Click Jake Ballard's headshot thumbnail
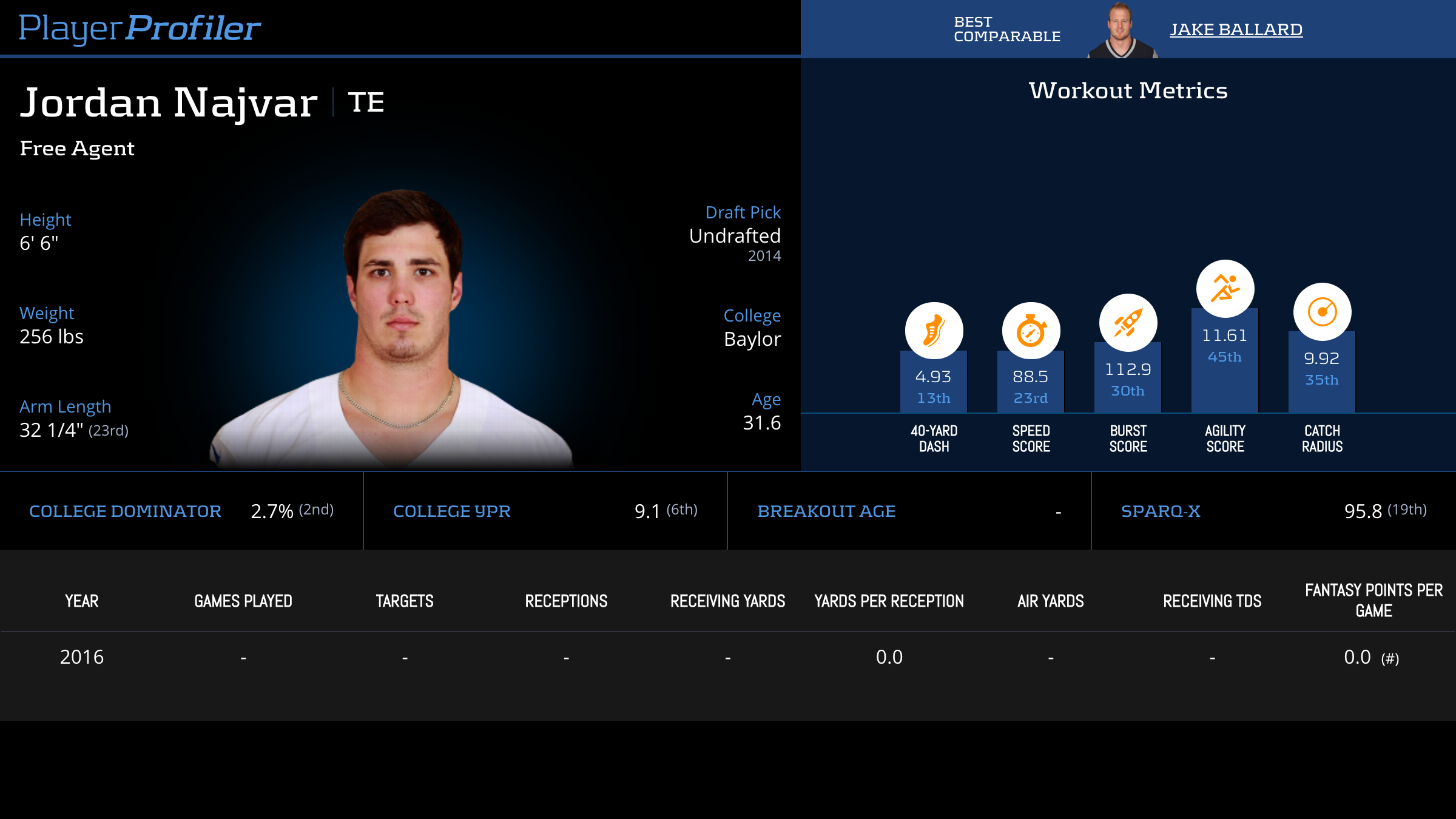Screen dimensions: 1456x819 point(1120,30)
